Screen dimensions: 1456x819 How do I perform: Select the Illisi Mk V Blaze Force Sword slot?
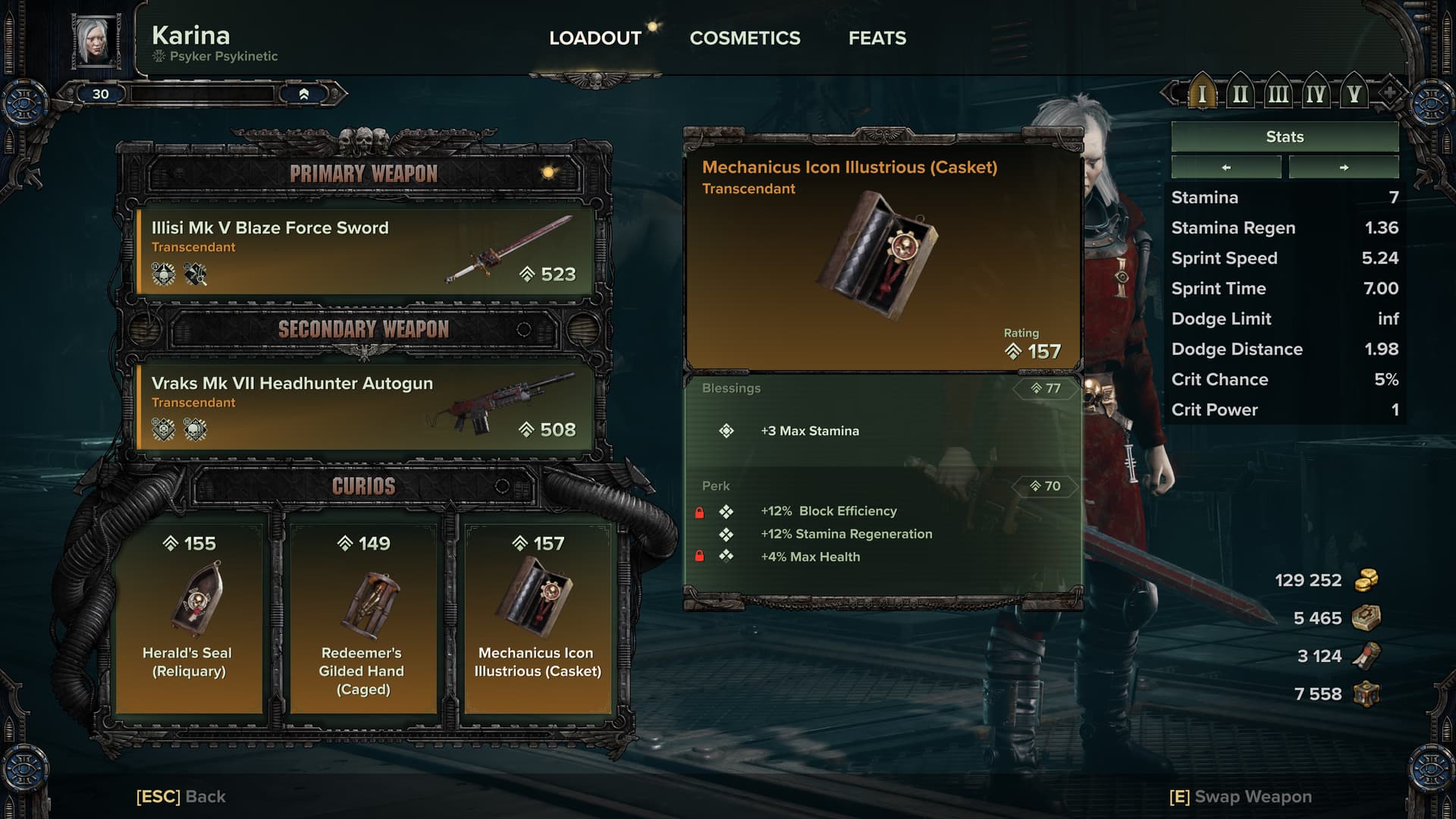pyautogui.click(x=364, y=253)
